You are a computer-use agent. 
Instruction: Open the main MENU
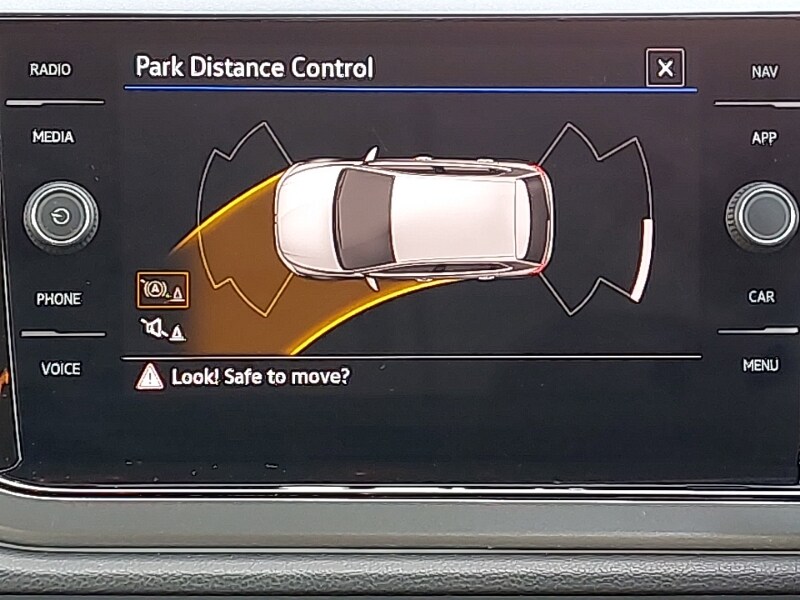tap(760, 366)
